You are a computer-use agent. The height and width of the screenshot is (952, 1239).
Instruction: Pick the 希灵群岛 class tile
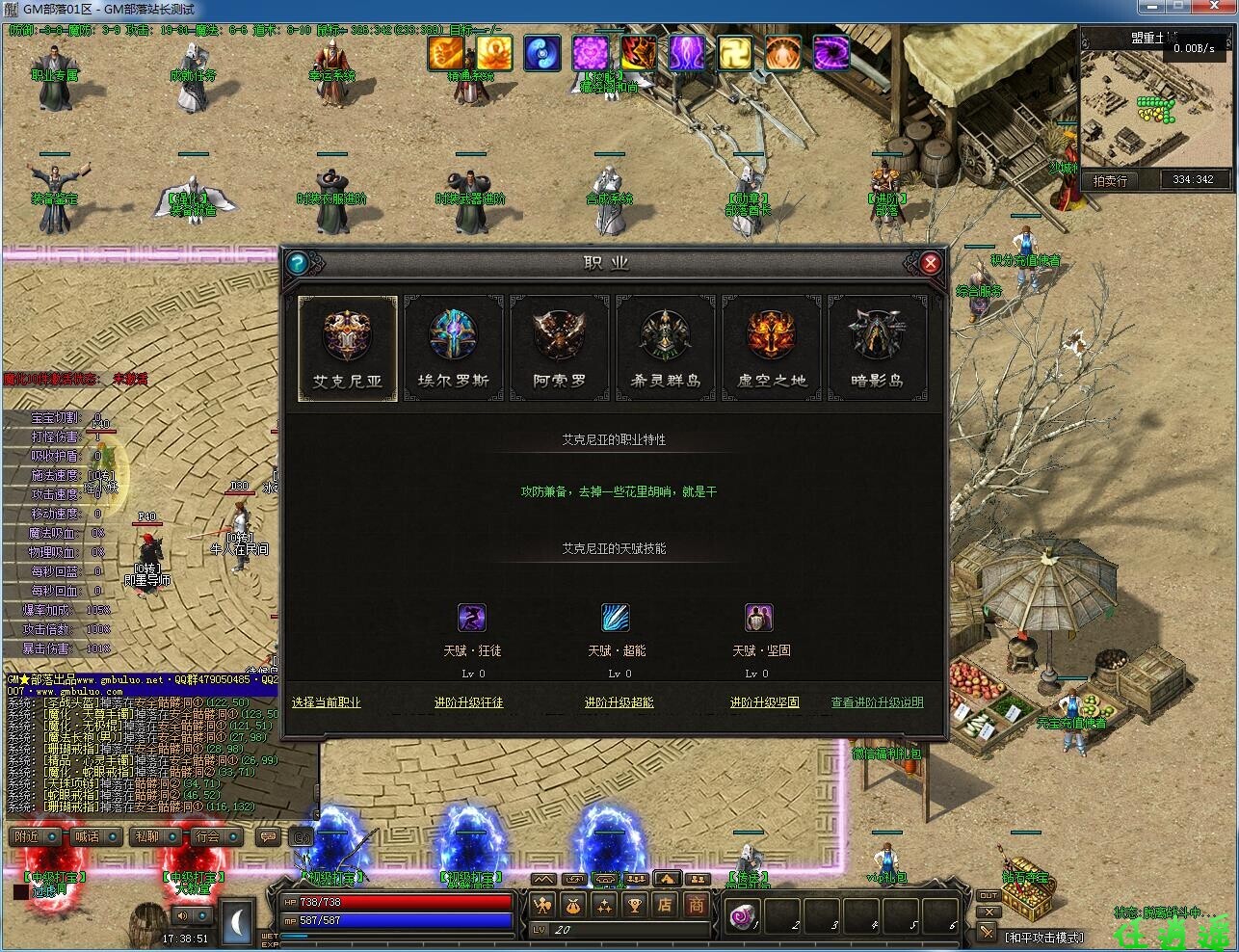click(666, 348)
